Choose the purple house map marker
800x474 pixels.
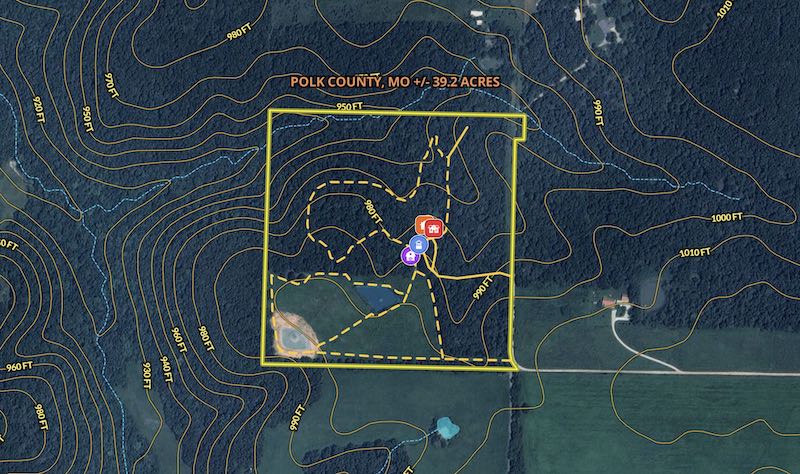[x=410, y=256]
